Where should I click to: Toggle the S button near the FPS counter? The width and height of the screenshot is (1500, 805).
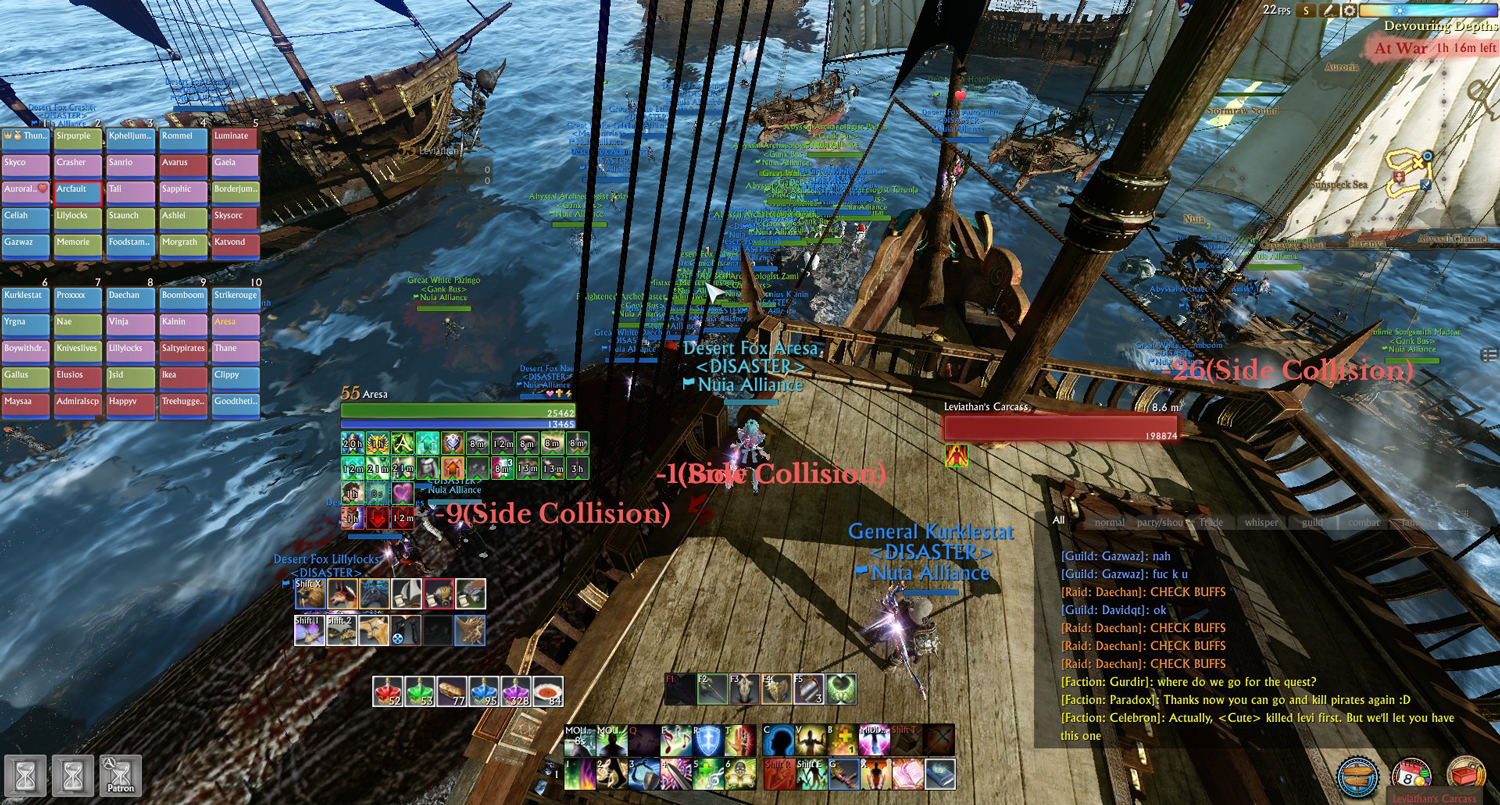(1306, 11)
